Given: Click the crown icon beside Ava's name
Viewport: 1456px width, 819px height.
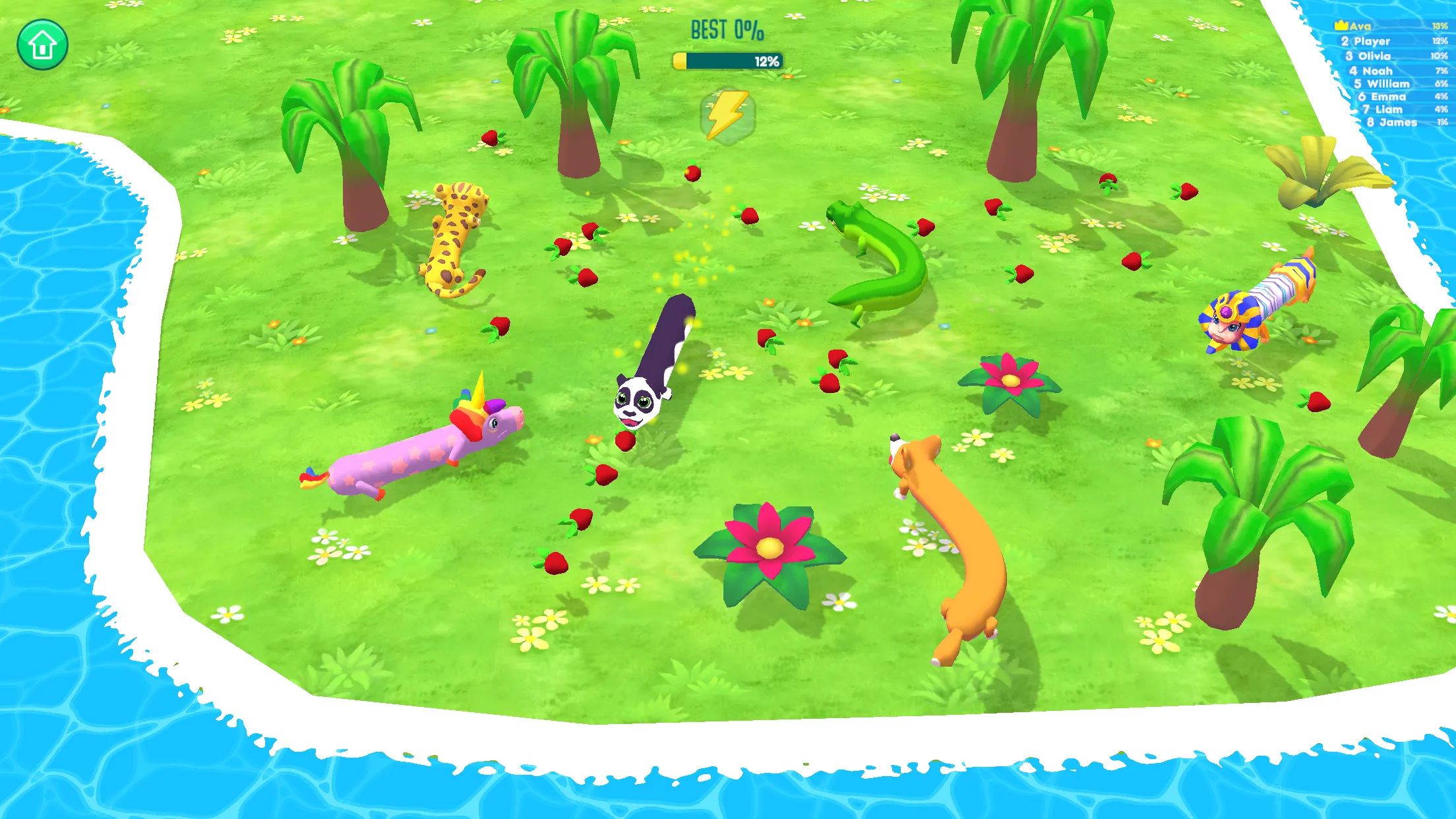Looking at the screenshot, I should pos(1343,26).
